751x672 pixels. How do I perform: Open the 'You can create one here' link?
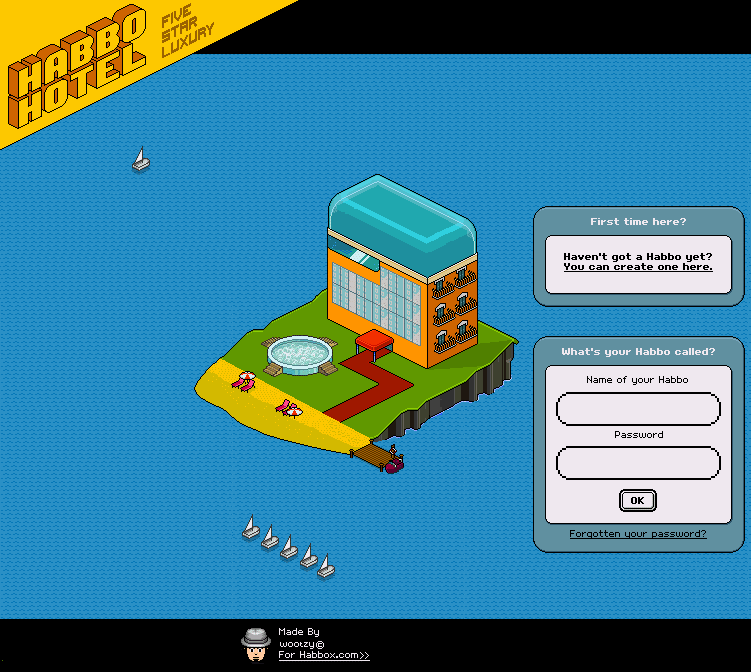pyautogui.click(x=638, y=267)
